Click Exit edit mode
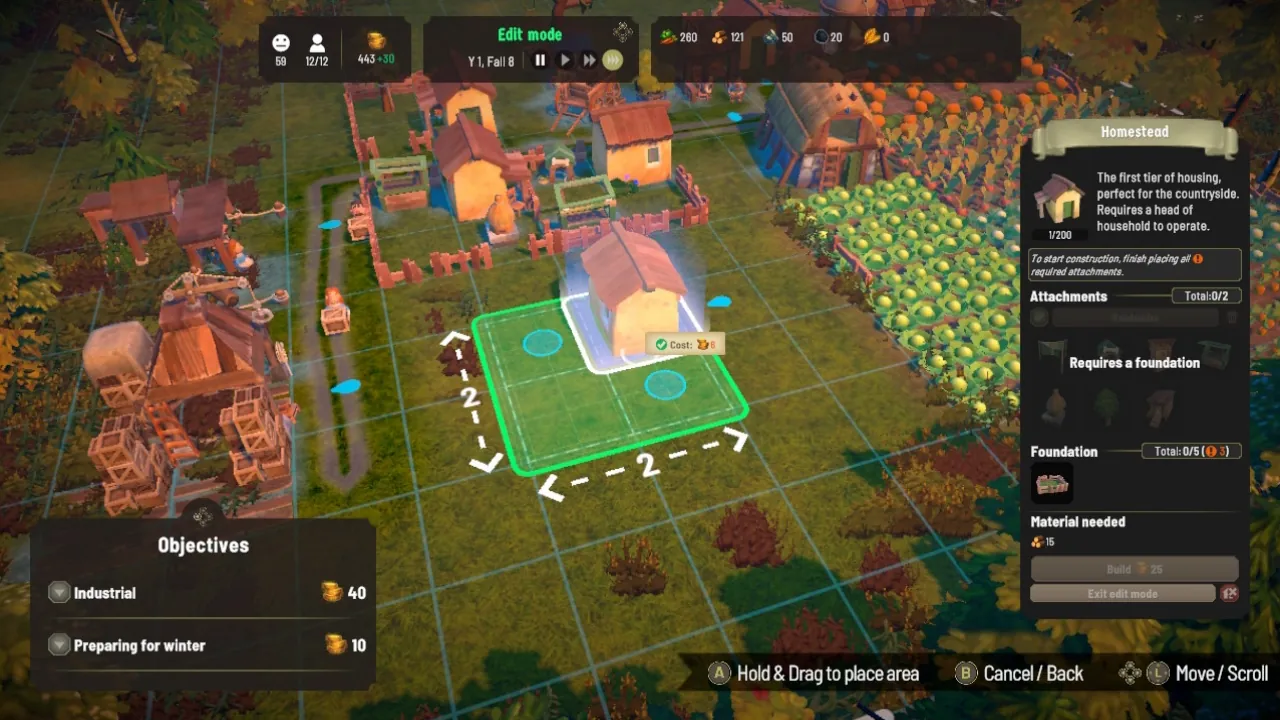The width and height of the screenshot is (1280, 720). [x=1122, y=593]
